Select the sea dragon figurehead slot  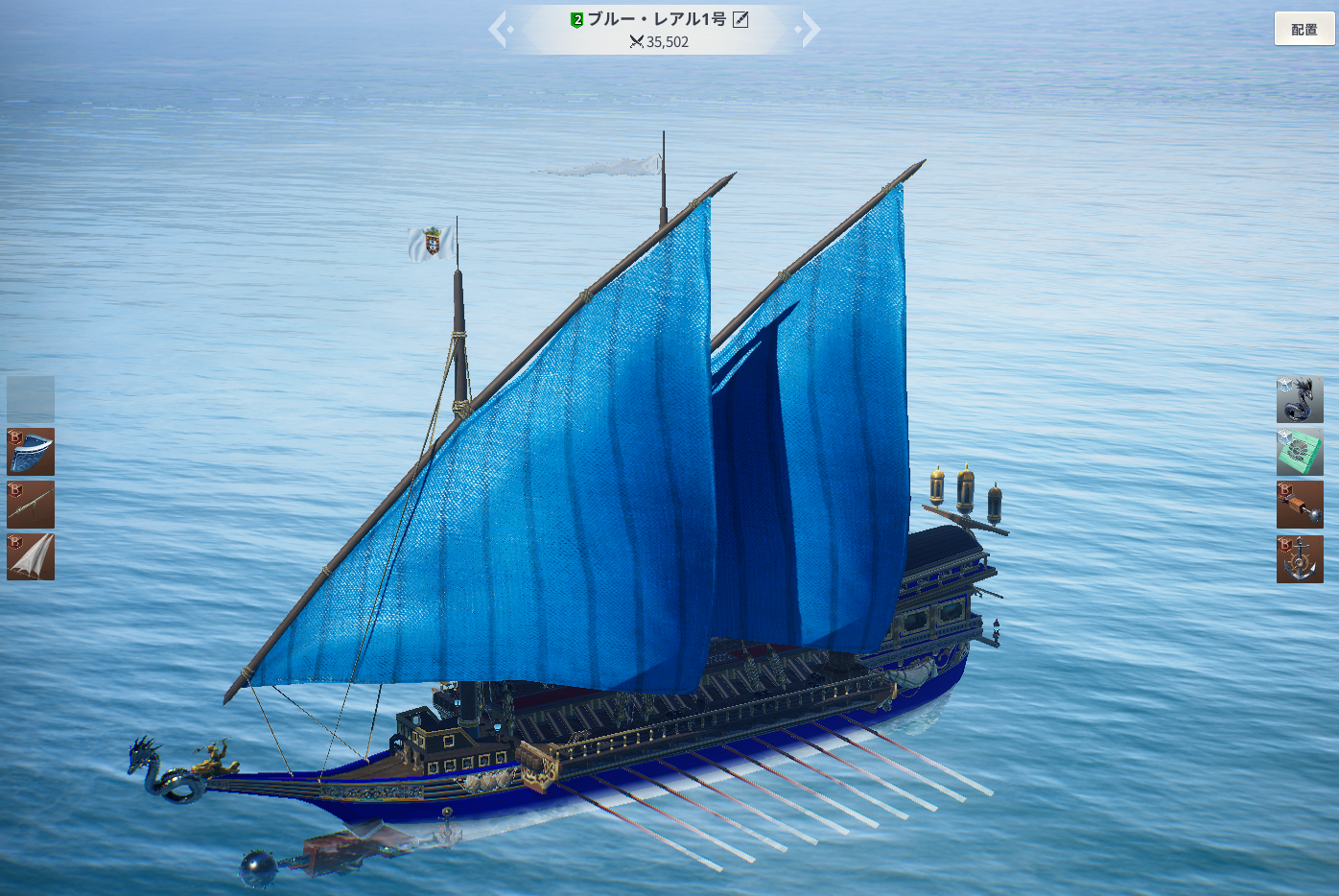click(x=1300, y=399)
